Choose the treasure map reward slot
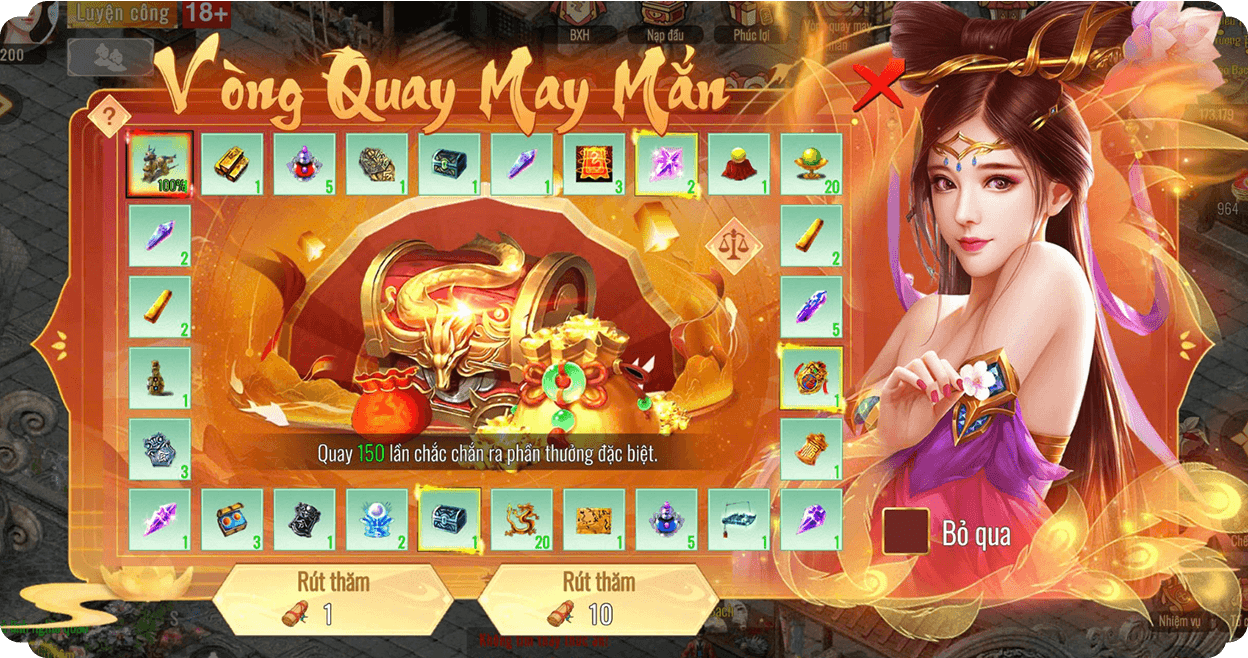 click(594, 520)
